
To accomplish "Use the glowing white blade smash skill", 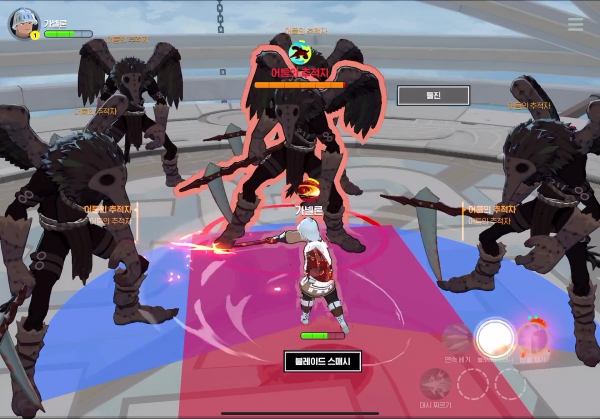I will 493,339.
